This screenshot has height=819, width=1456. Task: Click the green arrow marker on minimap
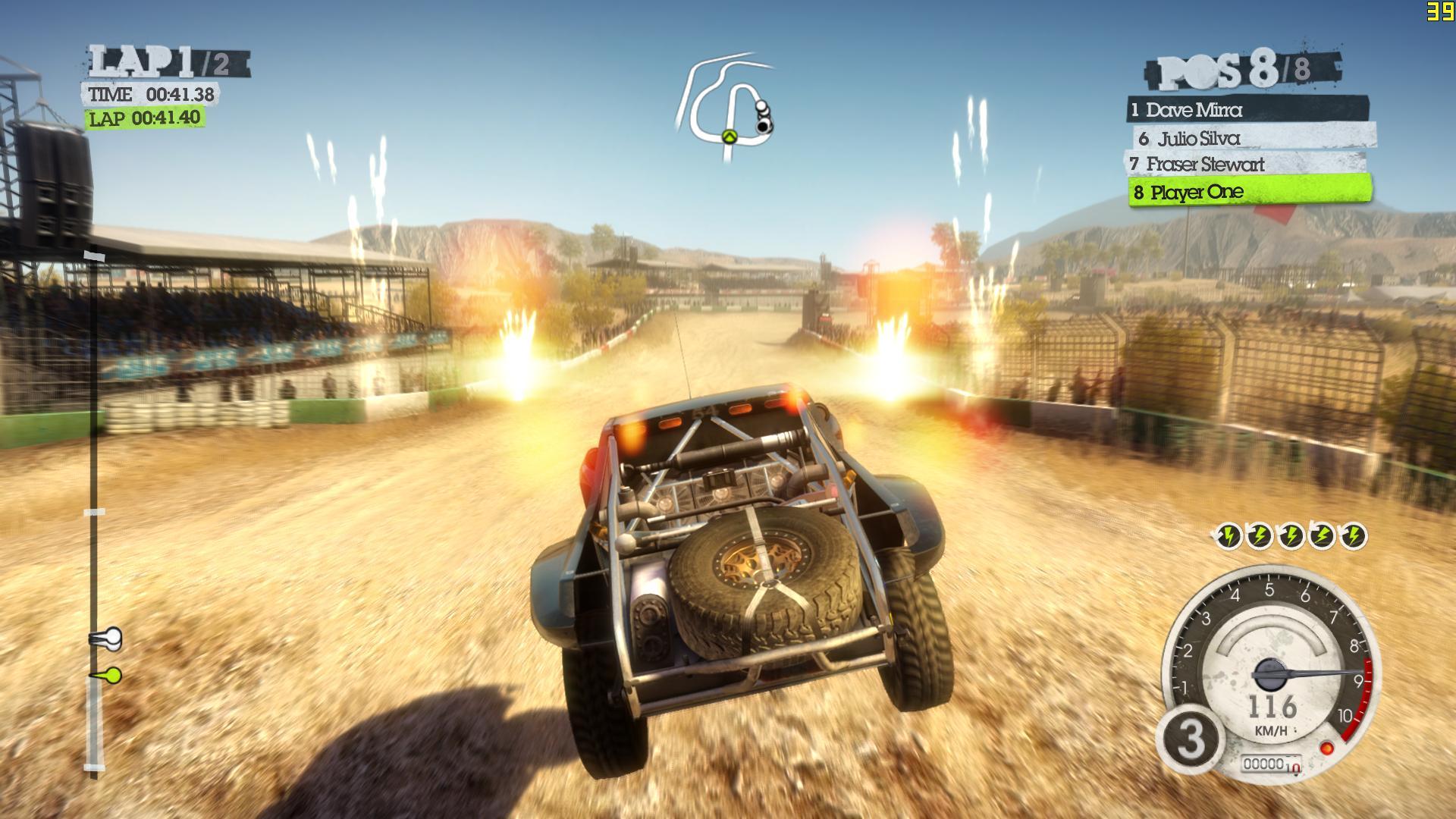click(x=730, y=136)
